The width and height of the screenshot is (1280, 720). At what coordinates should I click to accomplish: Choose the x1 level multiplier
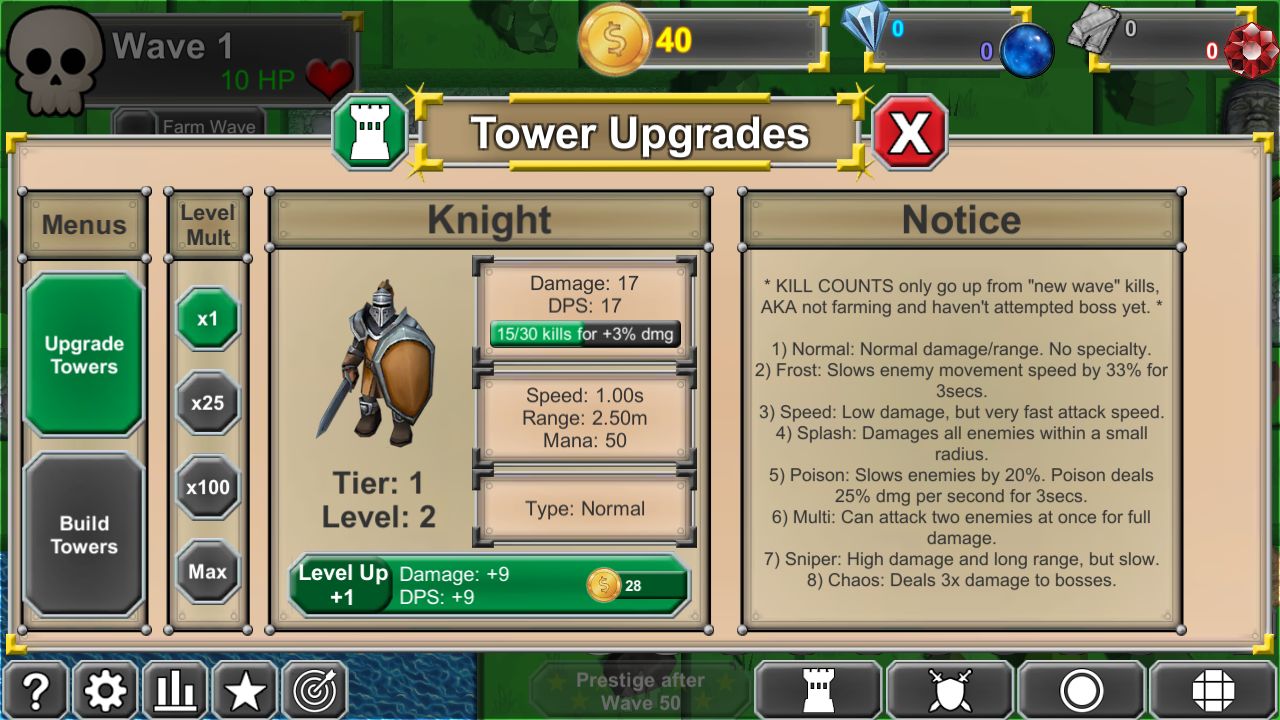point(208,319)
